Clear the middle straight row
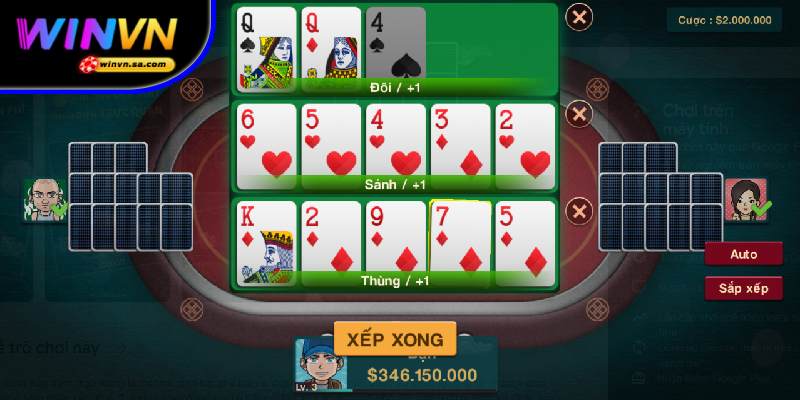 pos(579,113)
